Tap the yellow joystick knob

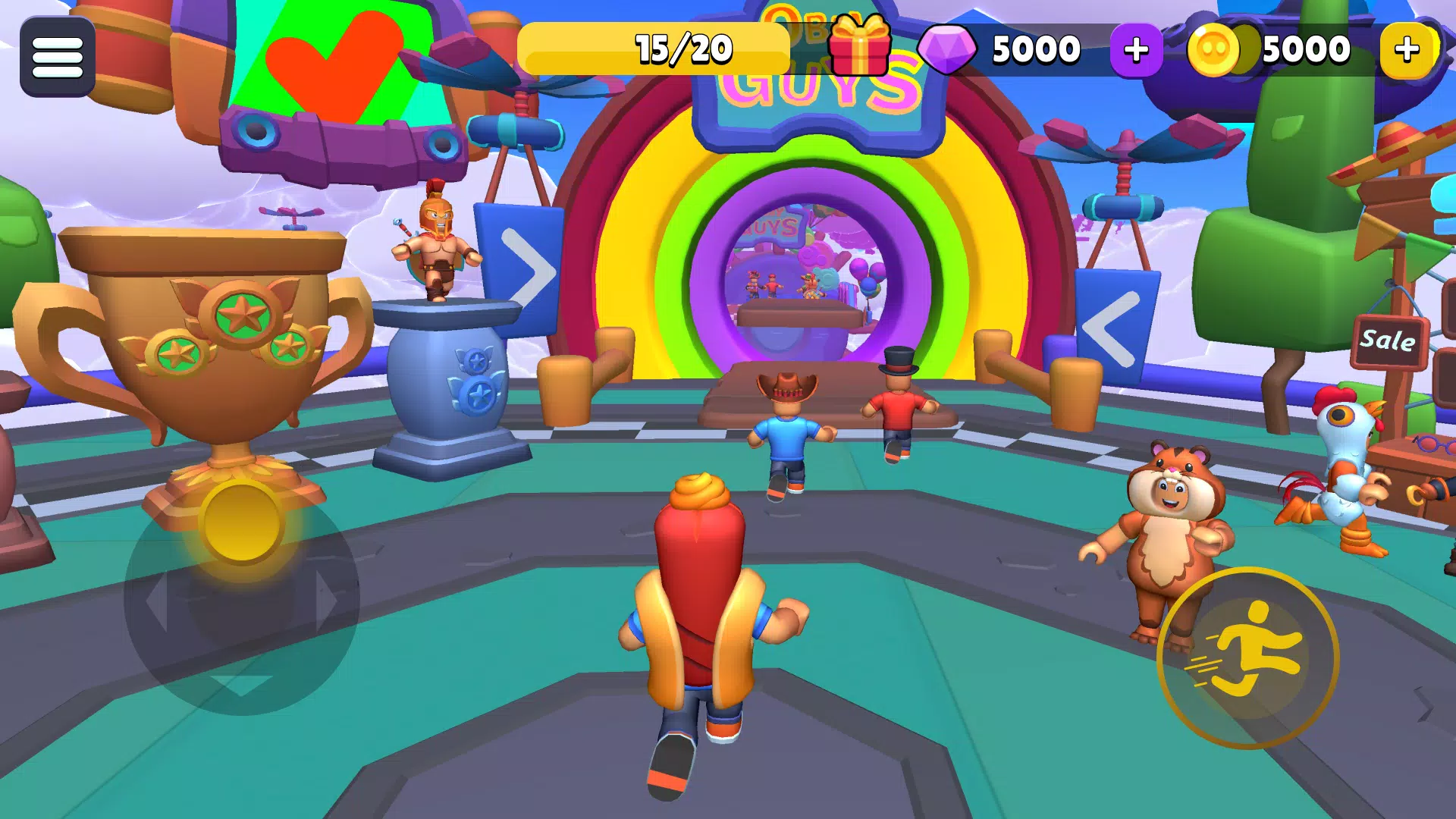point(242,523)
